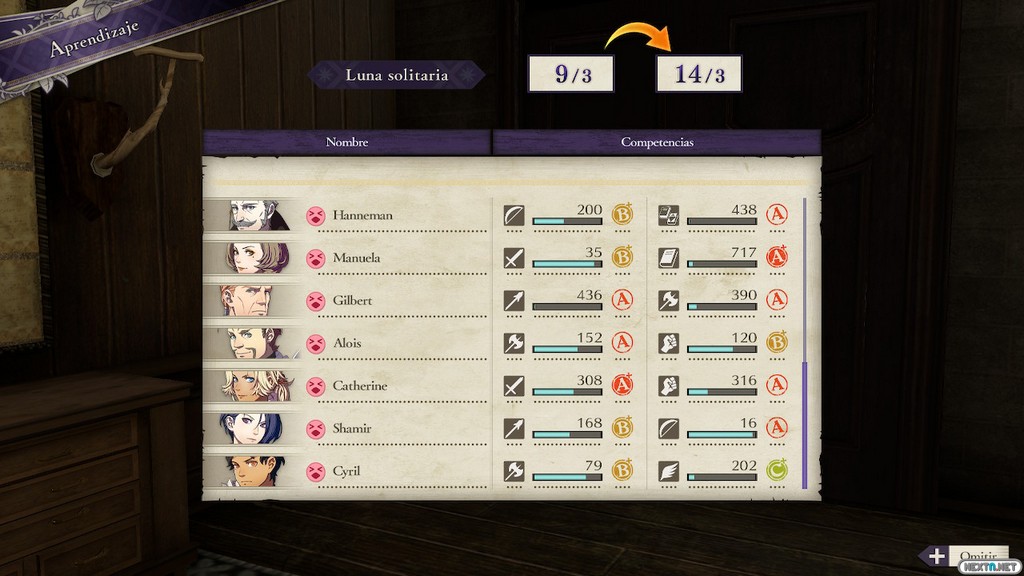Click on Alois in the roster
1024x576 pixels.
[347, 343]
